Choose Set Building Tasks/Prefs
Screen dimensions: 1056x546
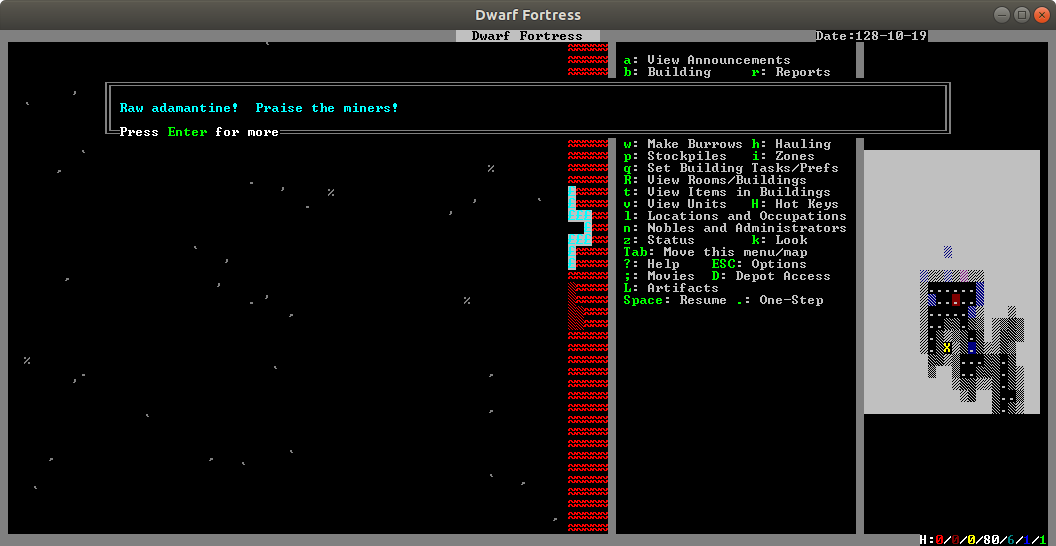(x=742, y=168)
